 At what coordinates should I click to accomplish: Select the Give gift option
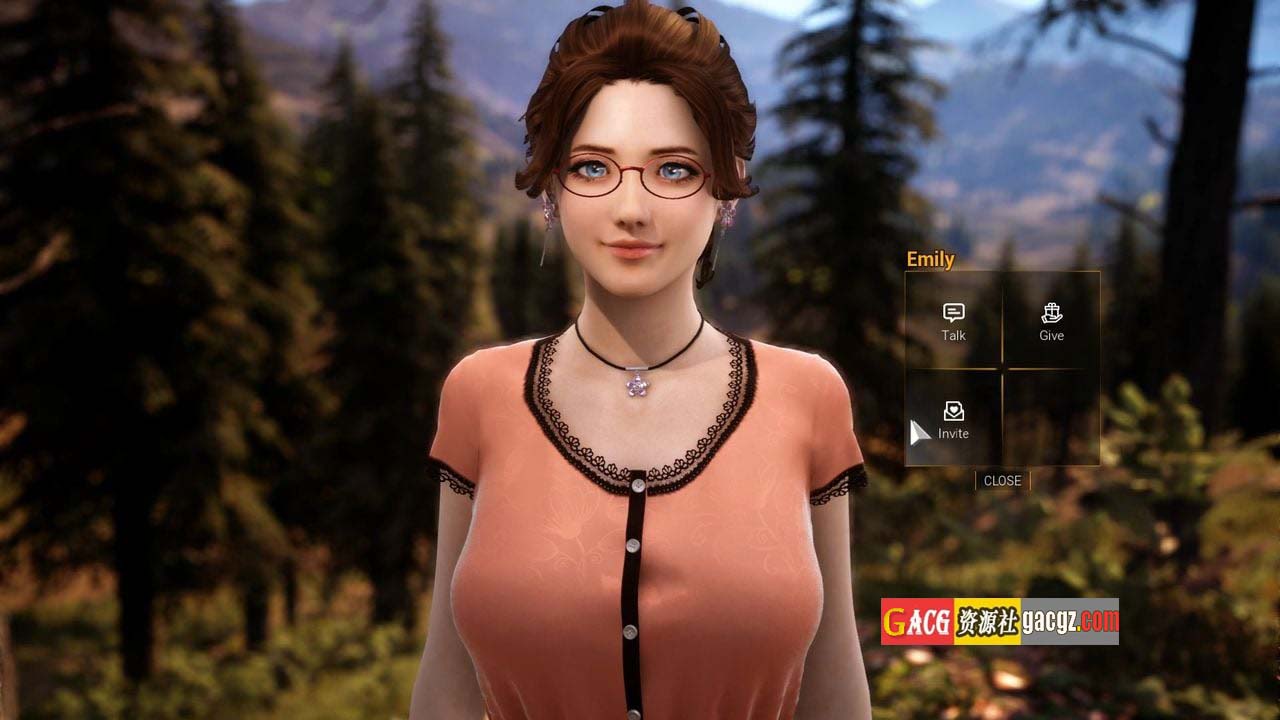1051,321
